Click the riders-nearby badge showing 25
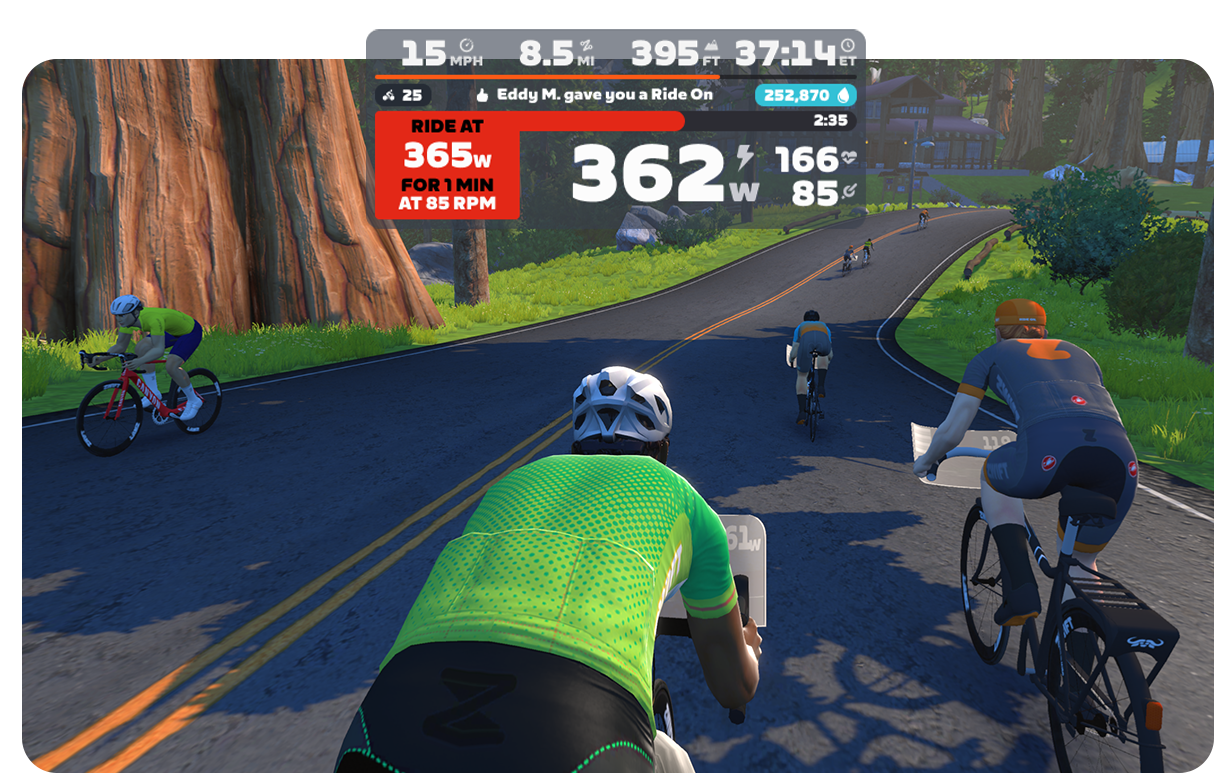 [404, 95]
